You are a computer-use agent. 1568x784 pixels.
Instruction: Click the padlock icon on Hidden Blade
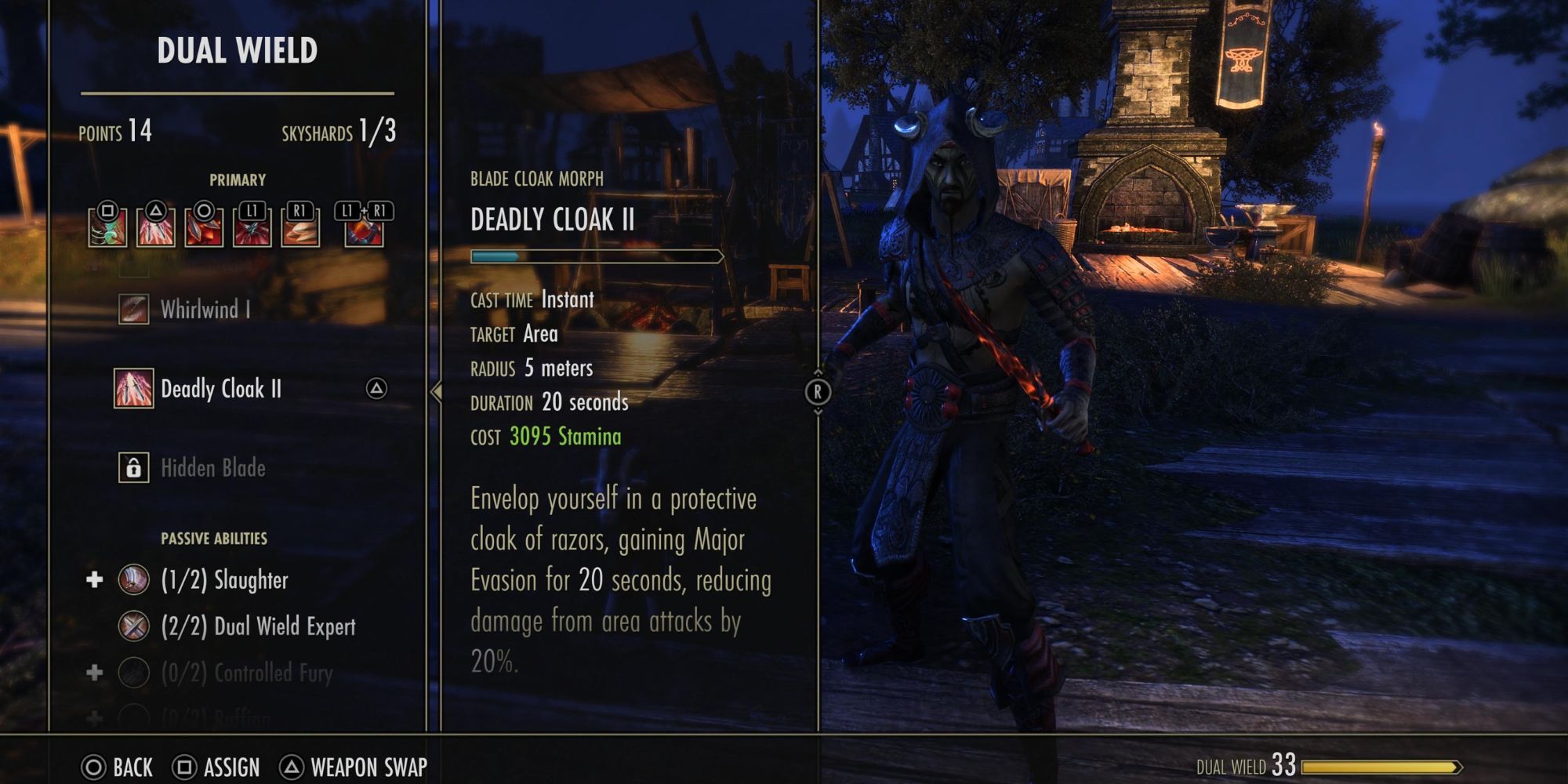click(134, 468)
